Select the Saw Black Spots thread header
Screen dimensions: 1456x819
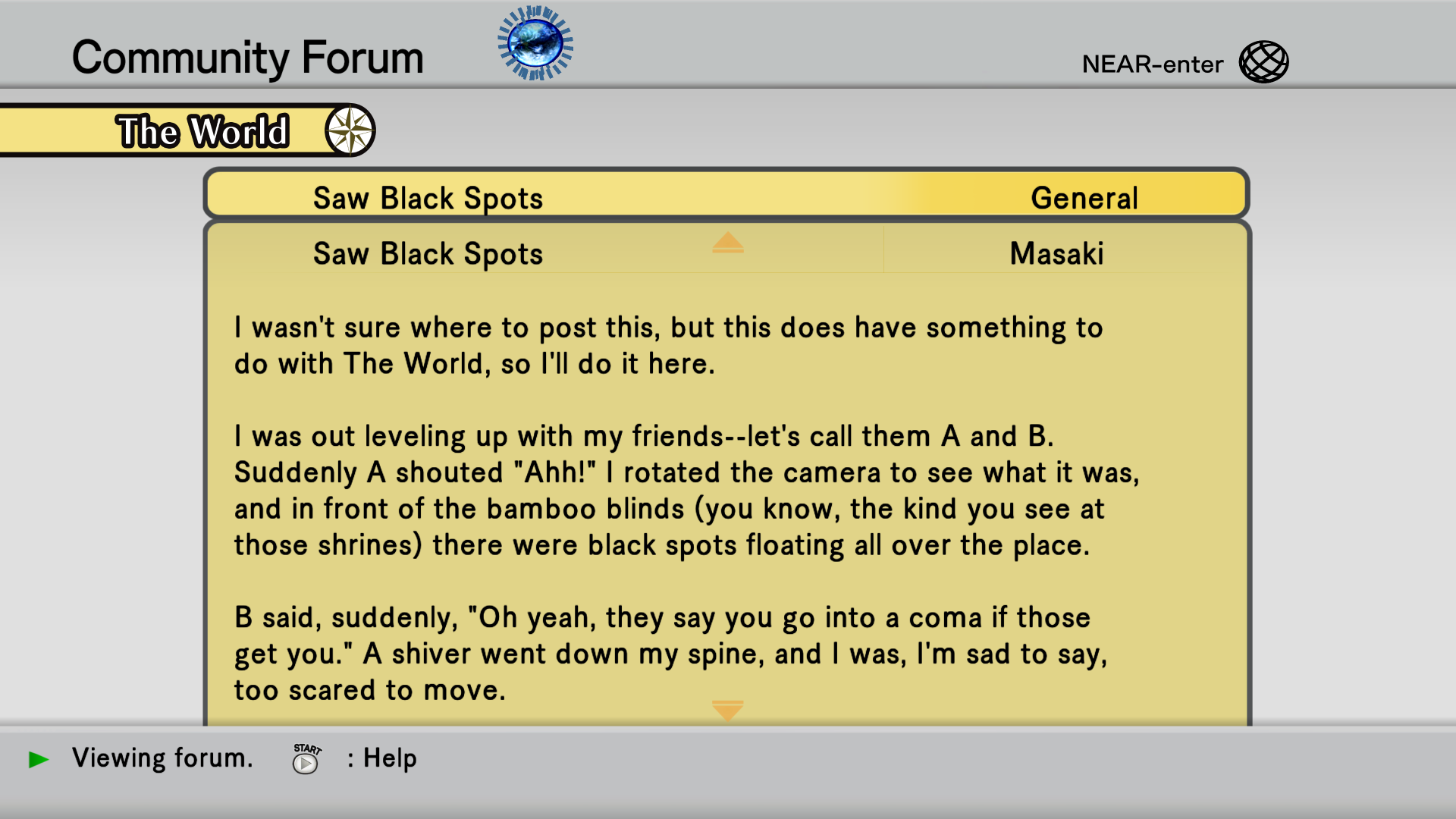(428, 198)
